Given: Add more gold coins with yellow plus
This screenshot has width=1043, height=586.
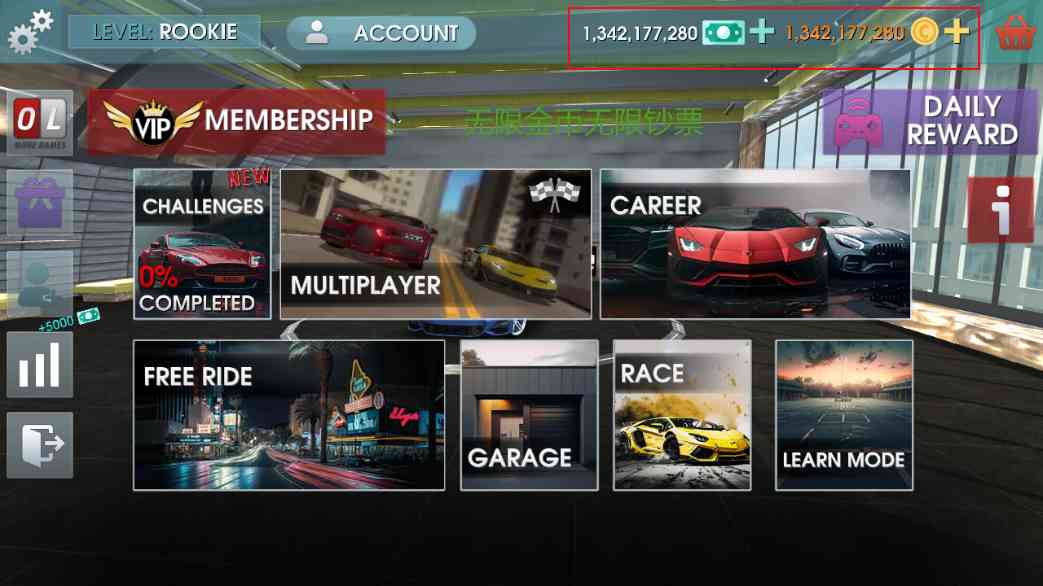Looking at the screenshot, I should point(957,32).
